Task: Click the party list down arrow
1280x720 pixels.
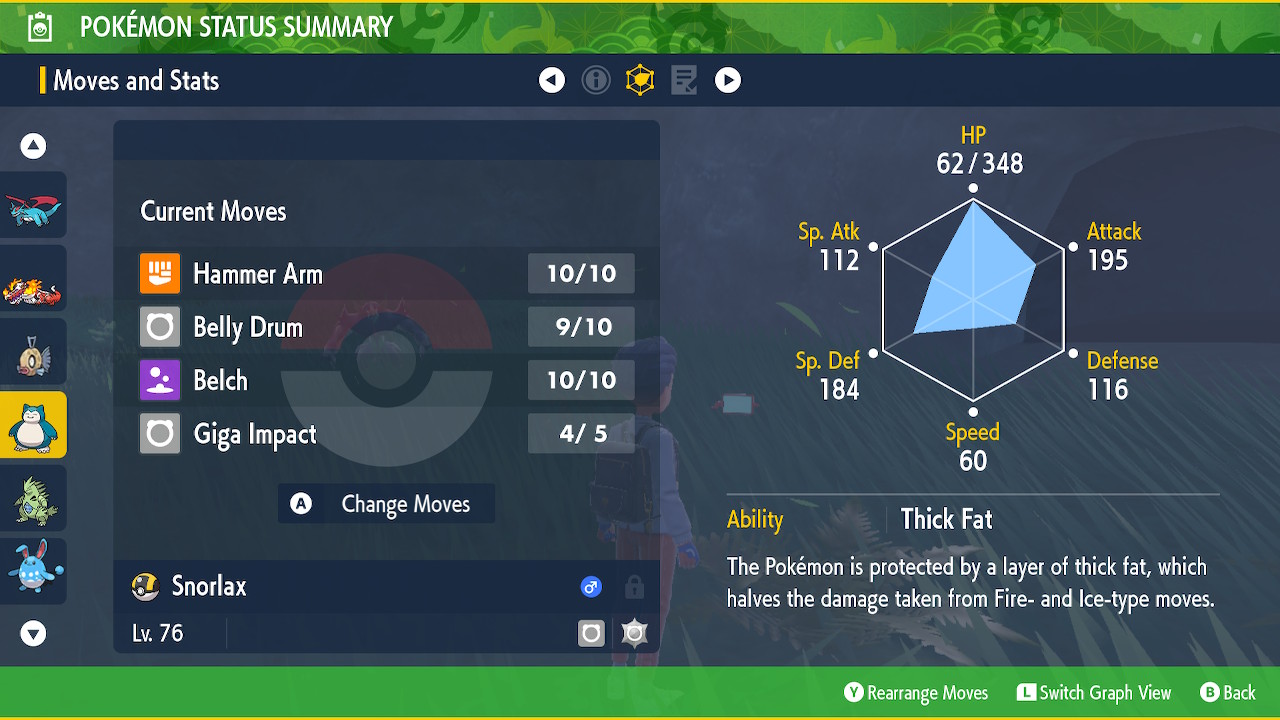Action: [x=33, y=633]
